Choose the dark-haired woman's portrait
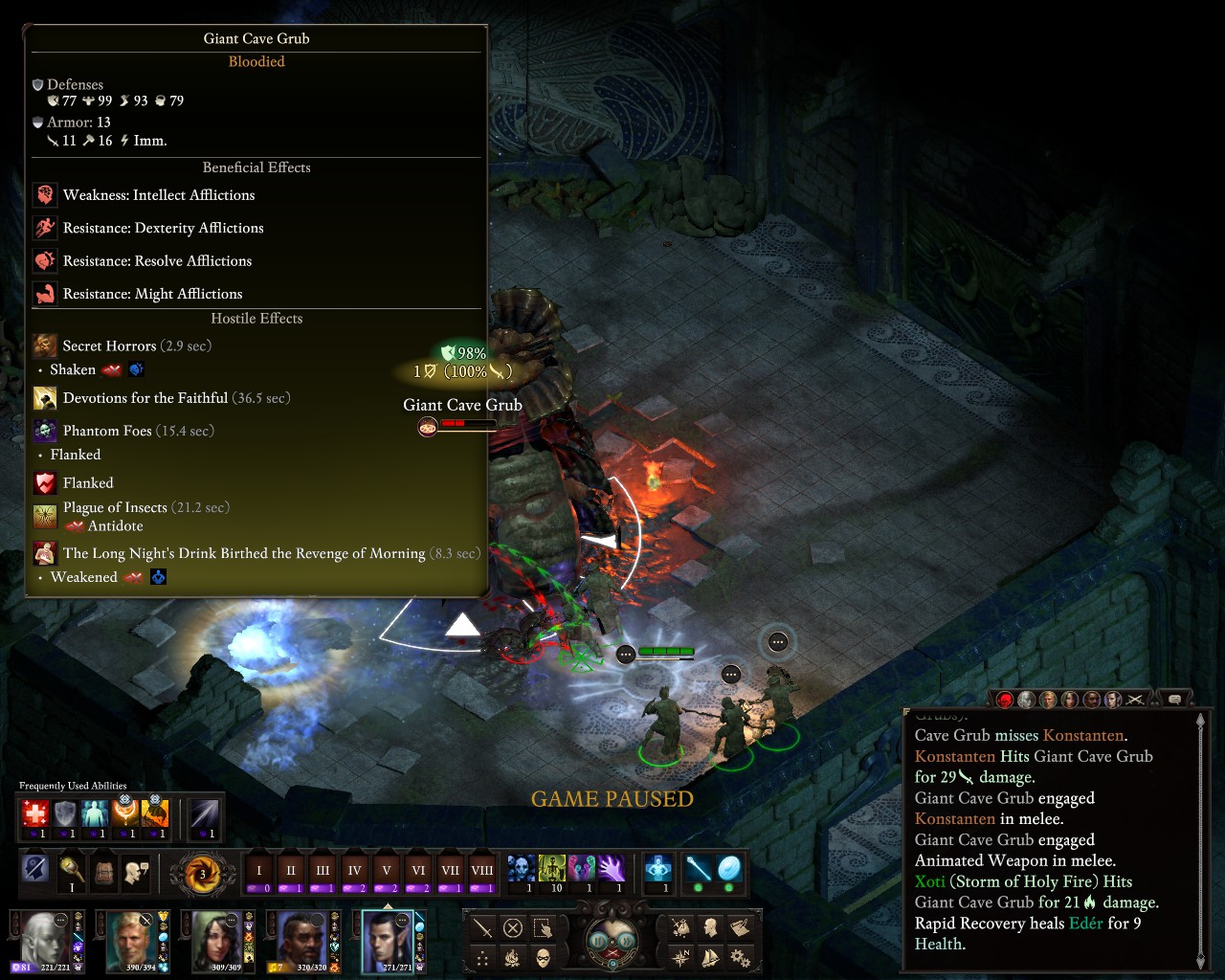Viewport: 1225px width, 980px height. pos(217,938)
